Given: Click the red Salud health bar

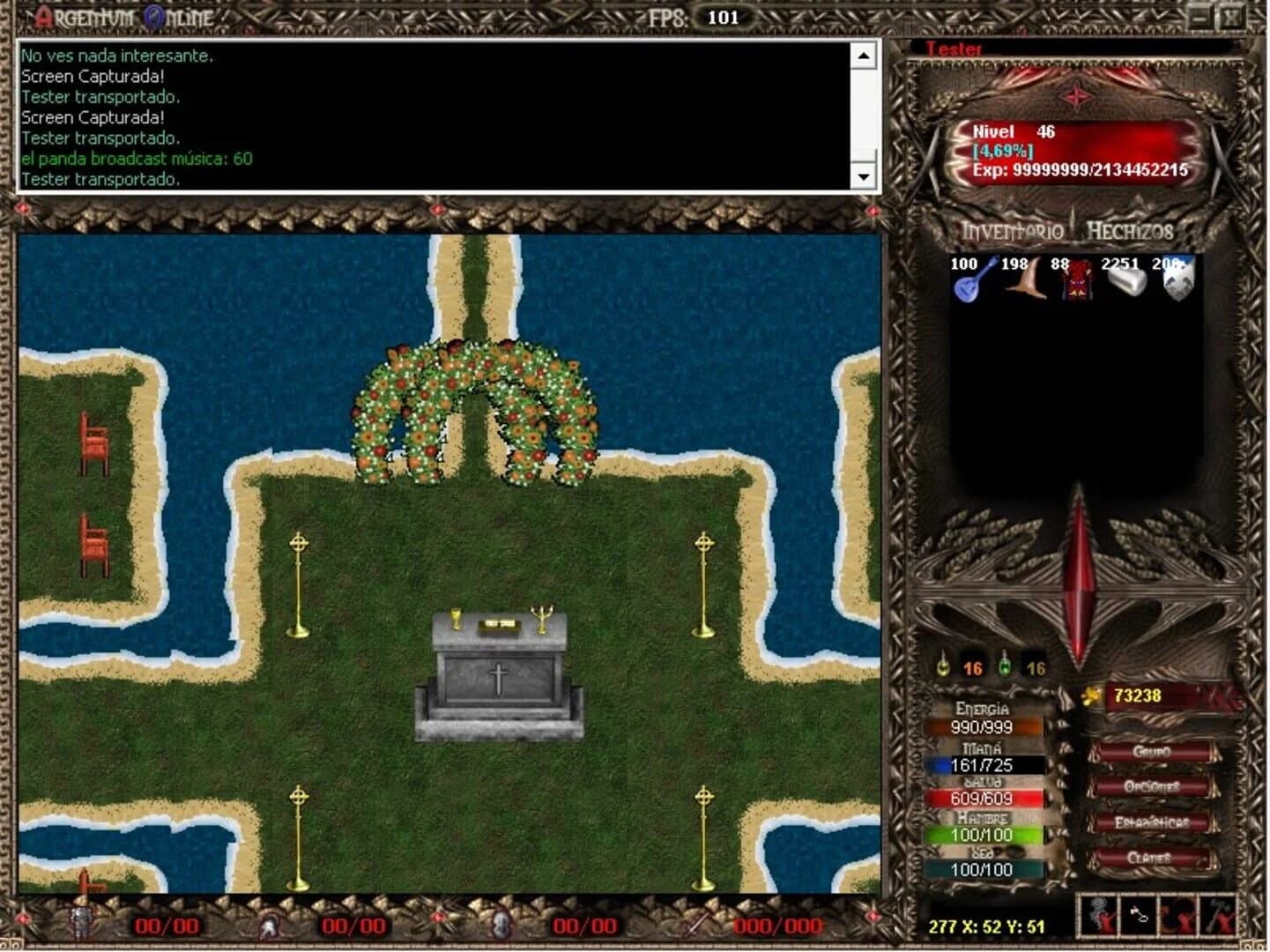Looking at the screenshot, I should pos(984,800).
